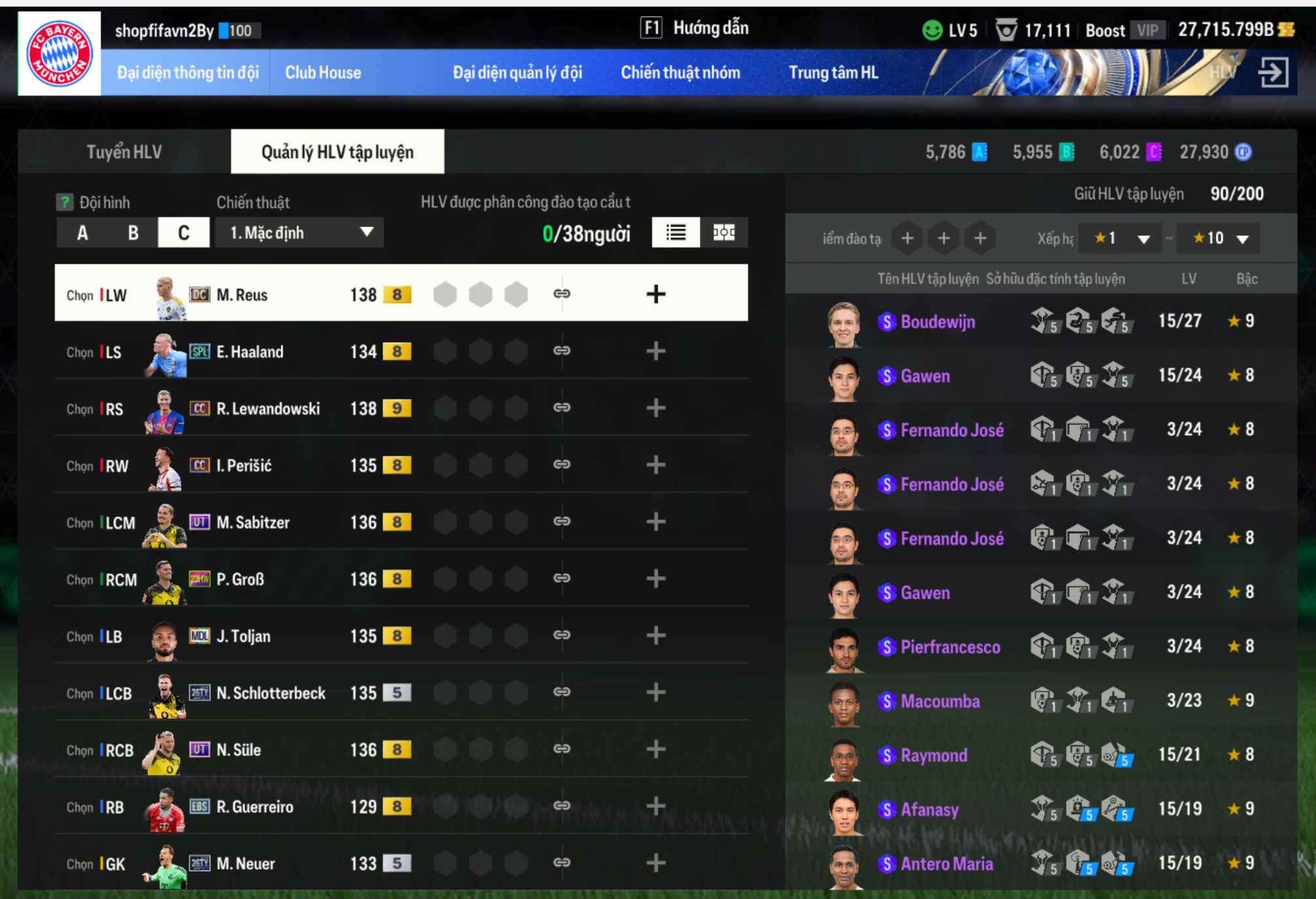This screenshot has height=899, width=1316.
Task: Exit using the door arrow icon
Action: (x=1273, y=72)
